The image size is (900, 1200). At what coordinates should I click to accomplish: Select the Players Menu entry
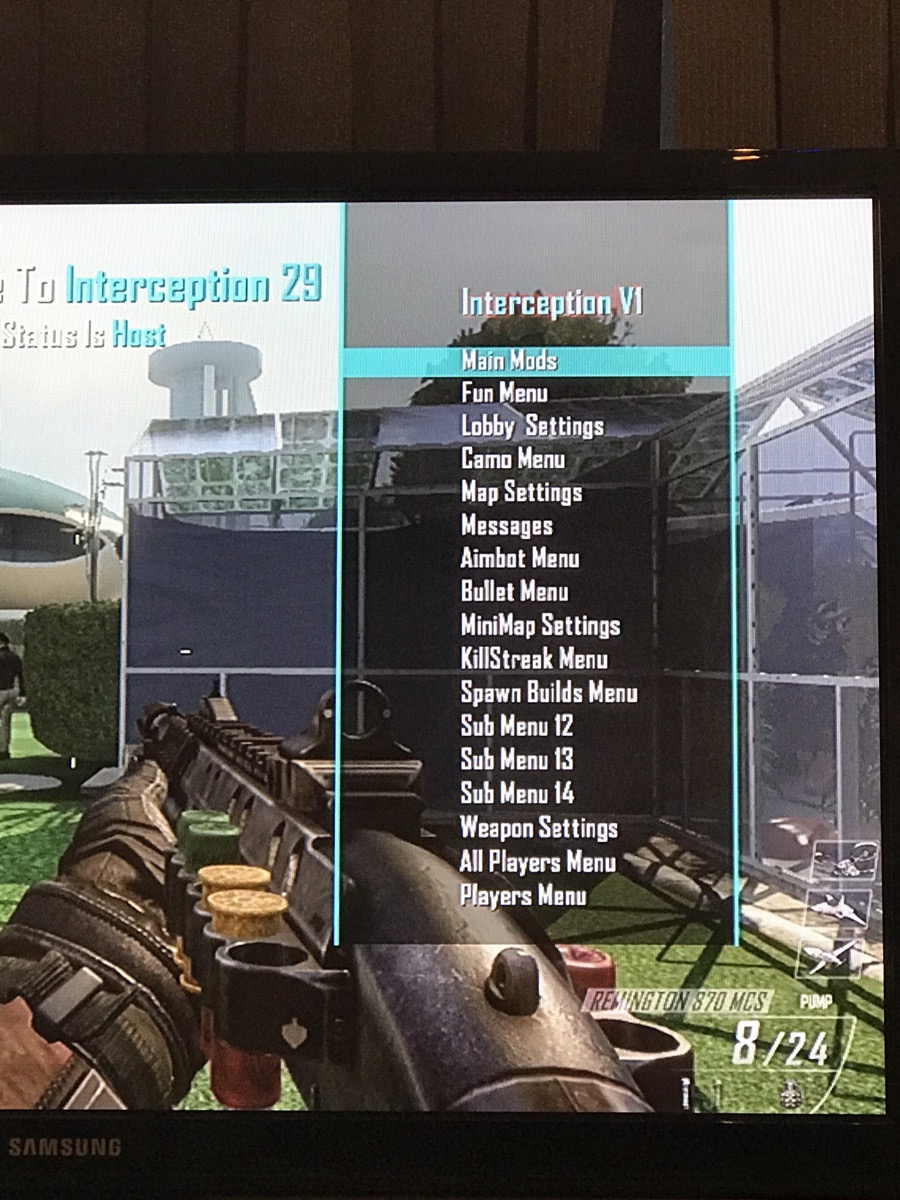tap(523, 895)
